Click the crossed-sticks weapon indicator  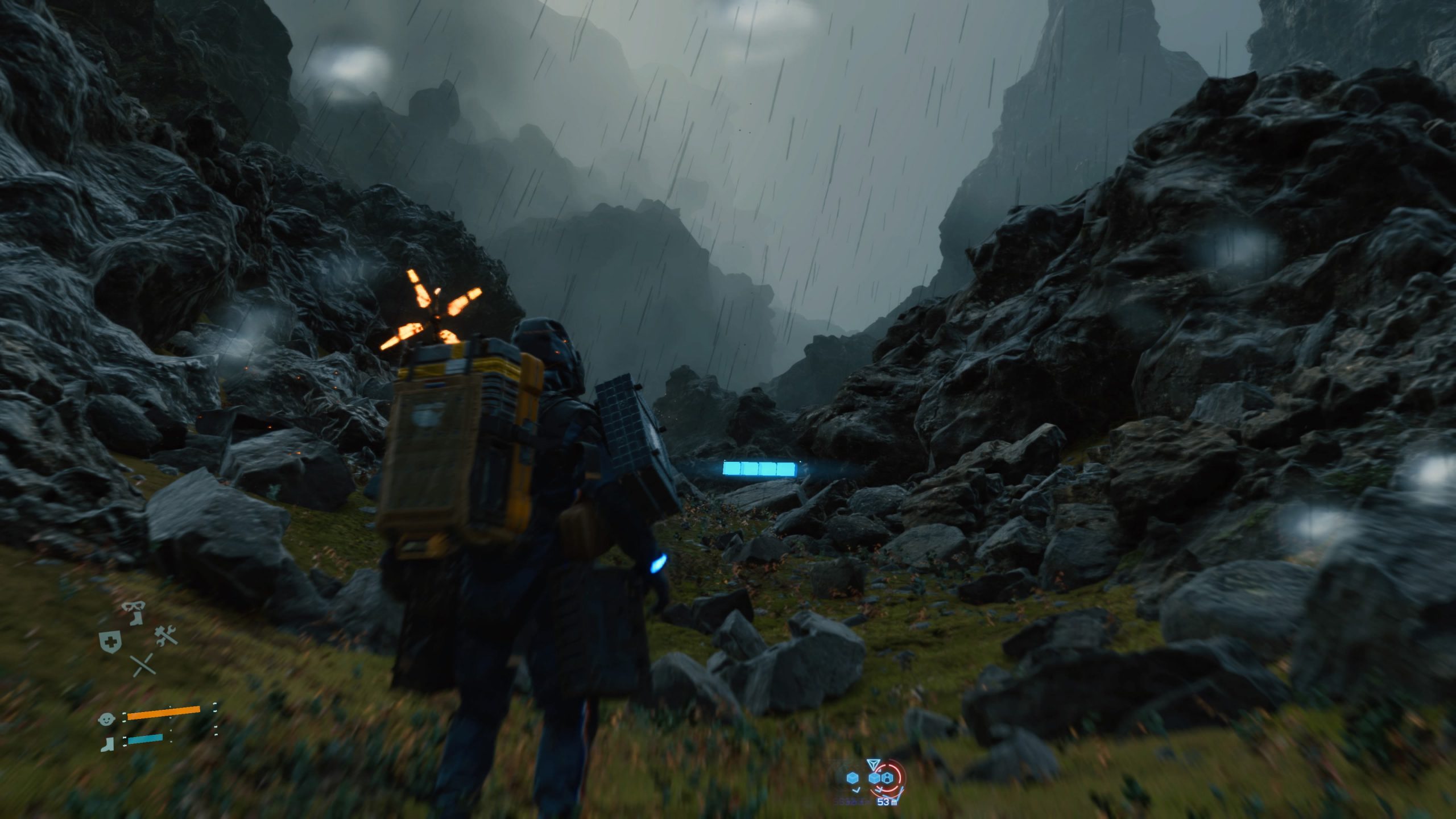(143, 665)
